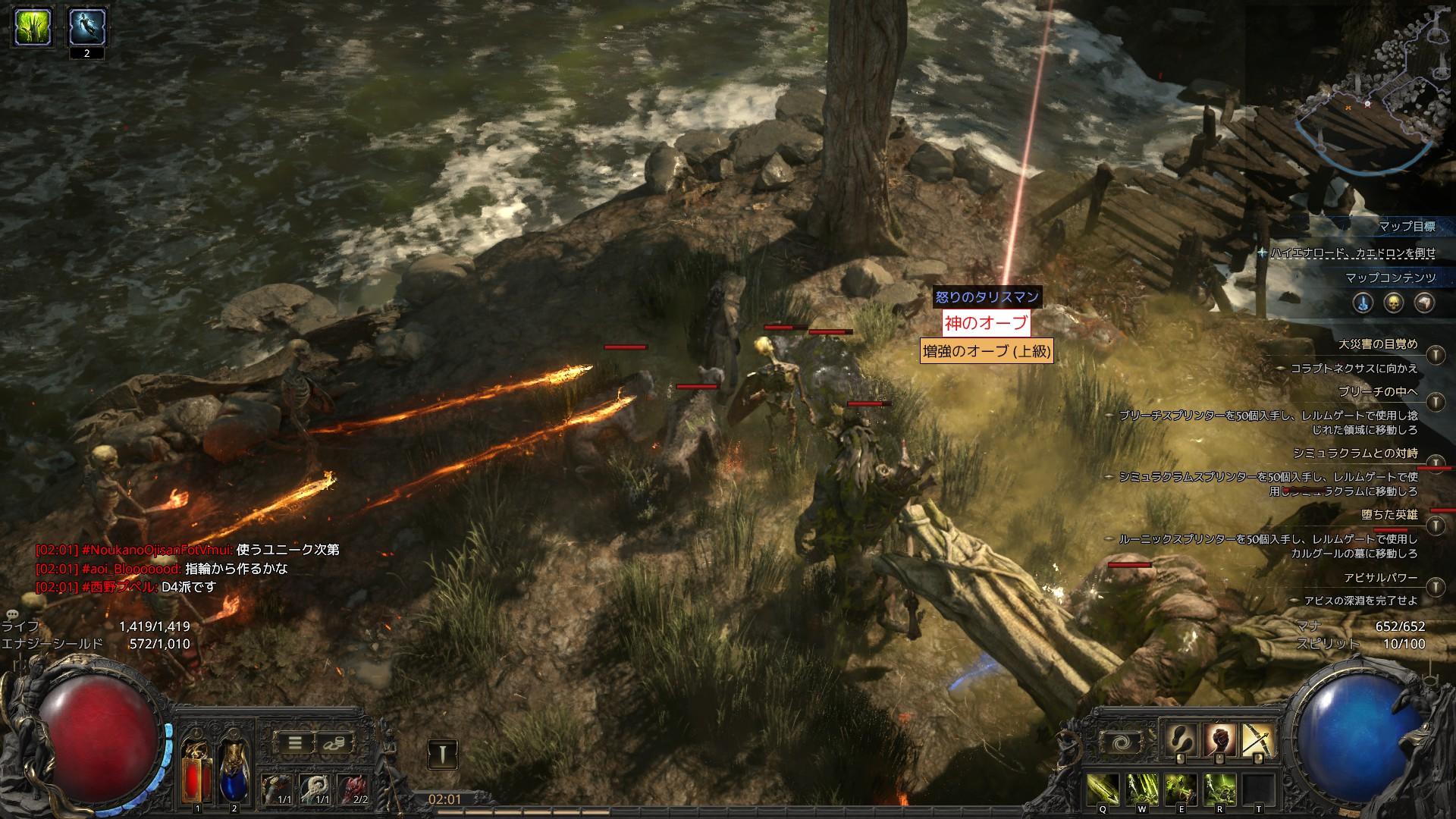Activate the green arrow skill on Q
Screen dimensions: 1456x819
coord(1104,790)
